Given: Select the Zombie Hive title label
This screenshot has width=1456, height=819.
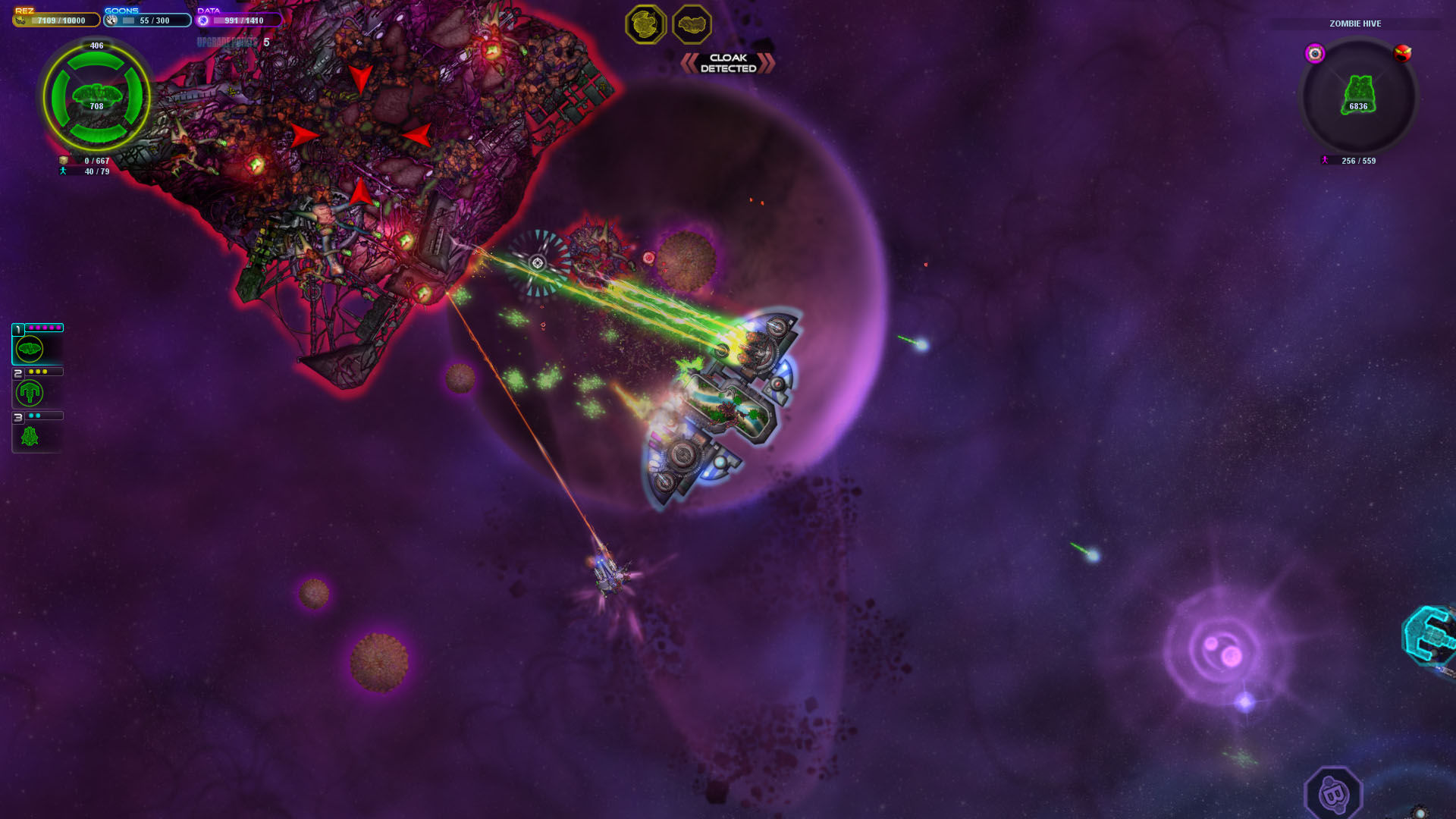Looking at the screenshot, I should pyautogui.click(x=1354, y=24).
